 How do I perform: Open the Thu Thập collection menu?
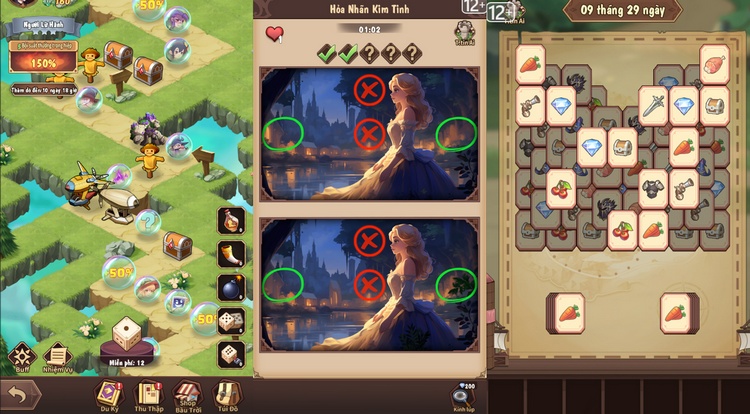pos(148,393)
